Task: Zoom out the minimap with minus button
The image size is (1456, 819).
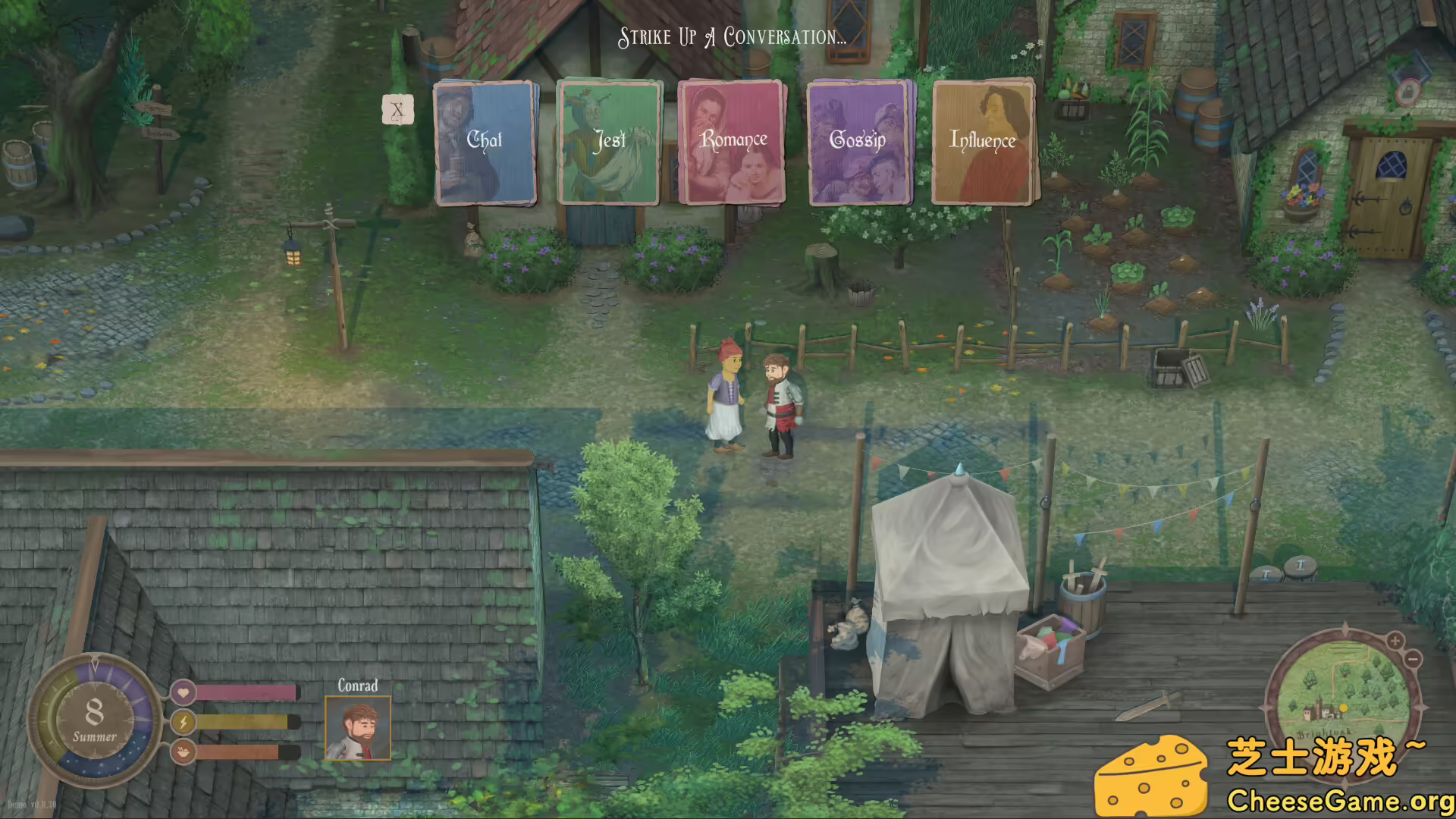Action: pyautogui.click(x=1413, y=659)
